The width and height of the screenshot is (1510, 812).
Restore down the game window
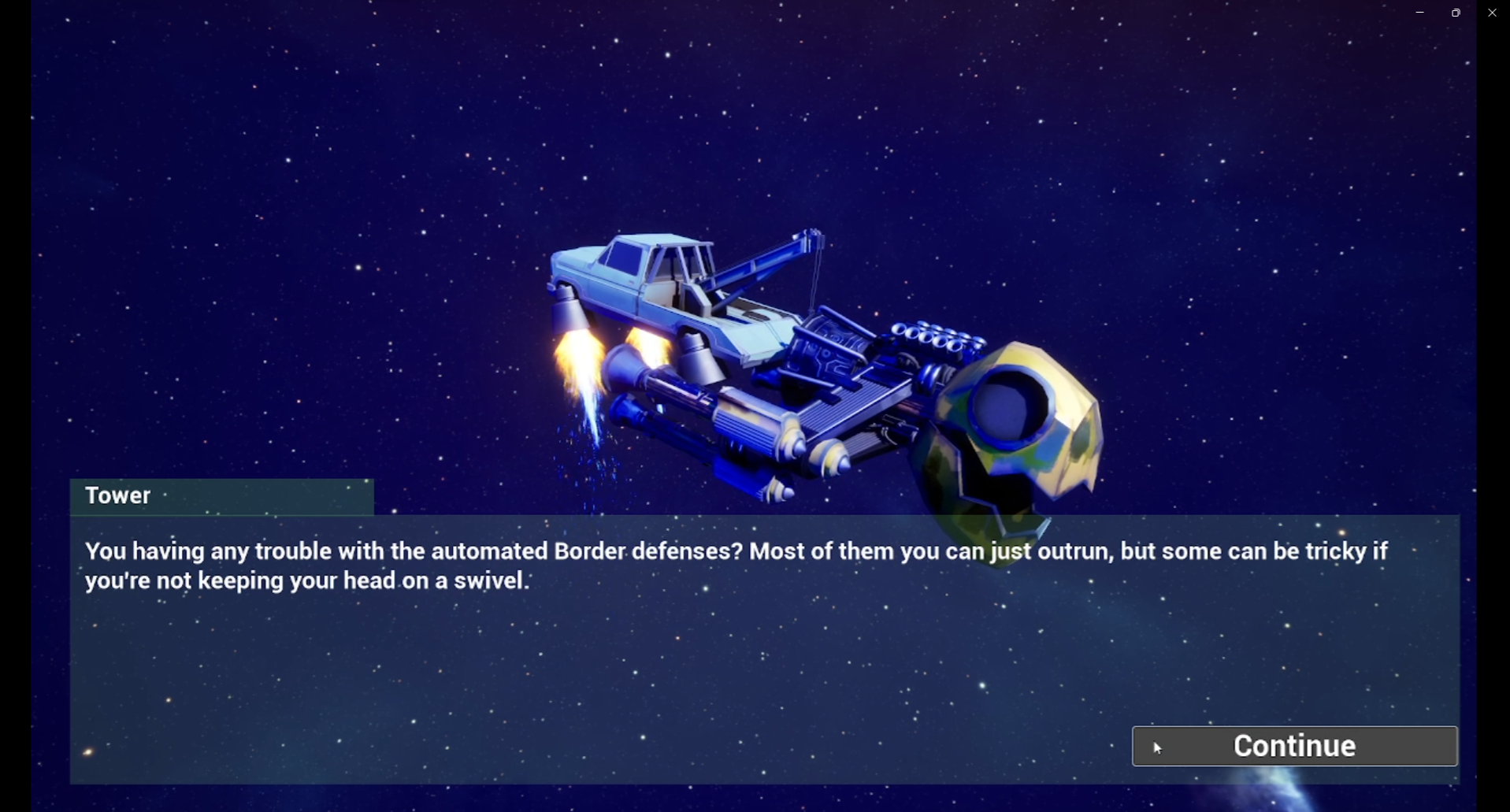point(1456,13)
